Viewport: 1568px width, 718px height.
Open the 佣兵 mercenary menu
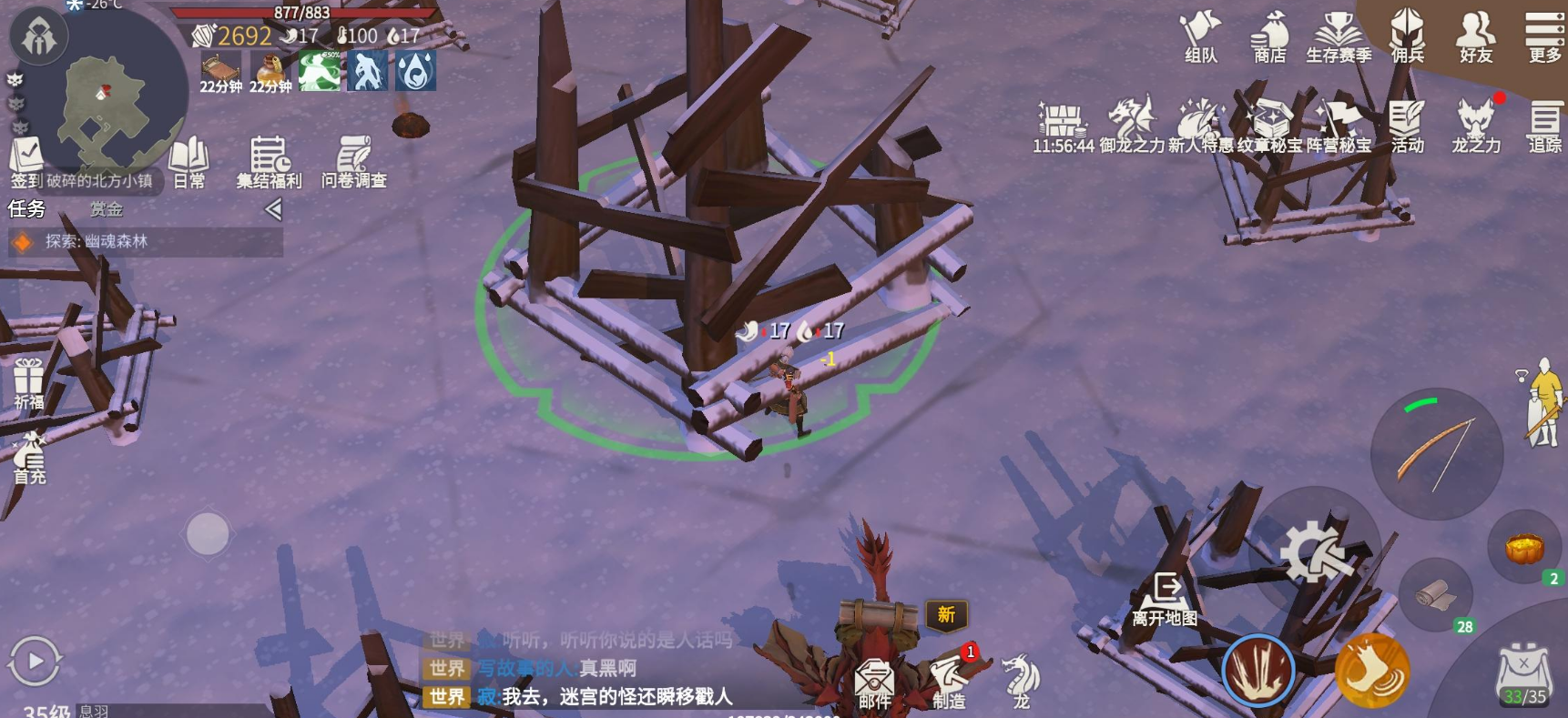[x=1407, y=36]
